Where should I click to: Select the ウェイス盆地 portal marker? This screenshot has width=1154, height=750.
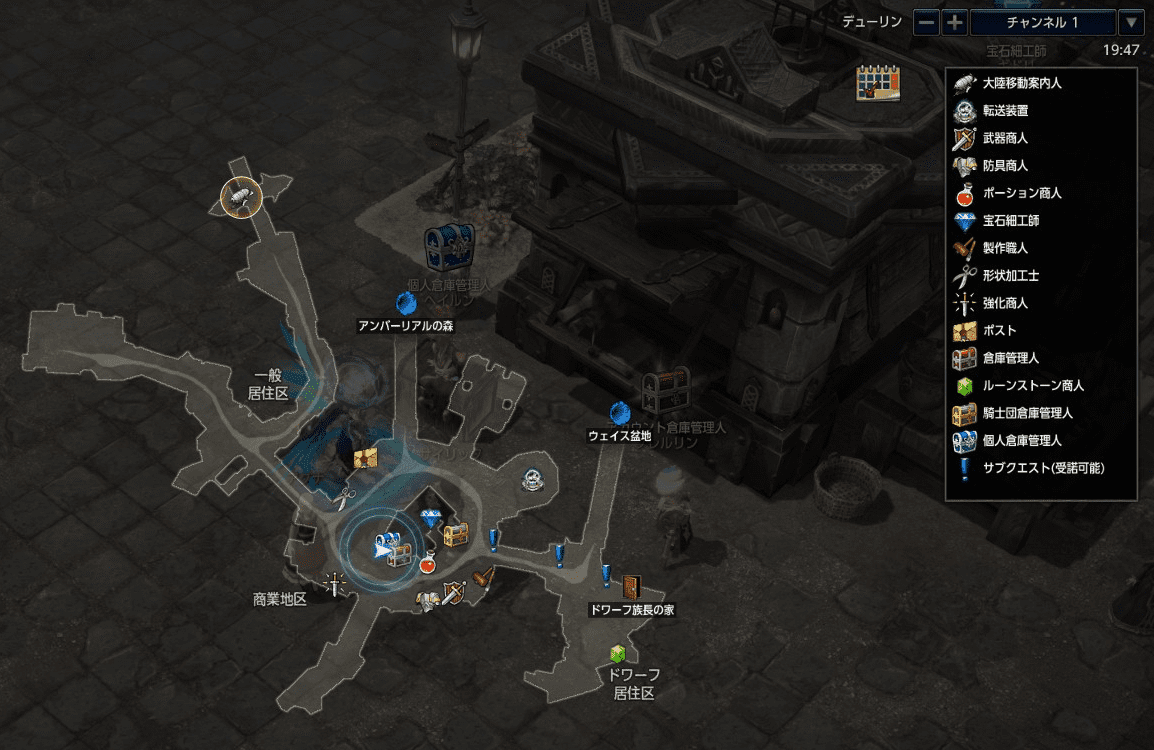619,412
